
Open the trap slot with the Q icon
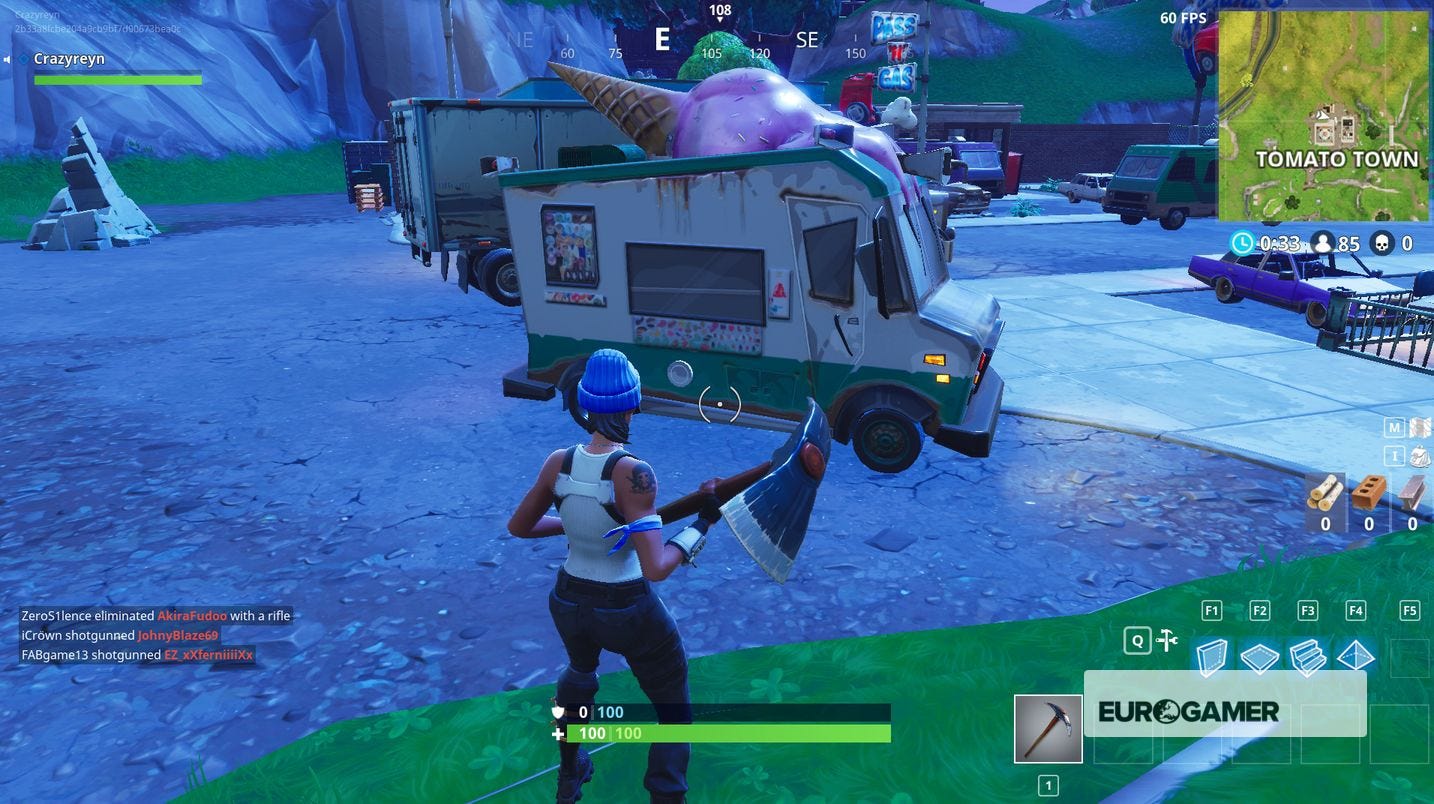1166,640
